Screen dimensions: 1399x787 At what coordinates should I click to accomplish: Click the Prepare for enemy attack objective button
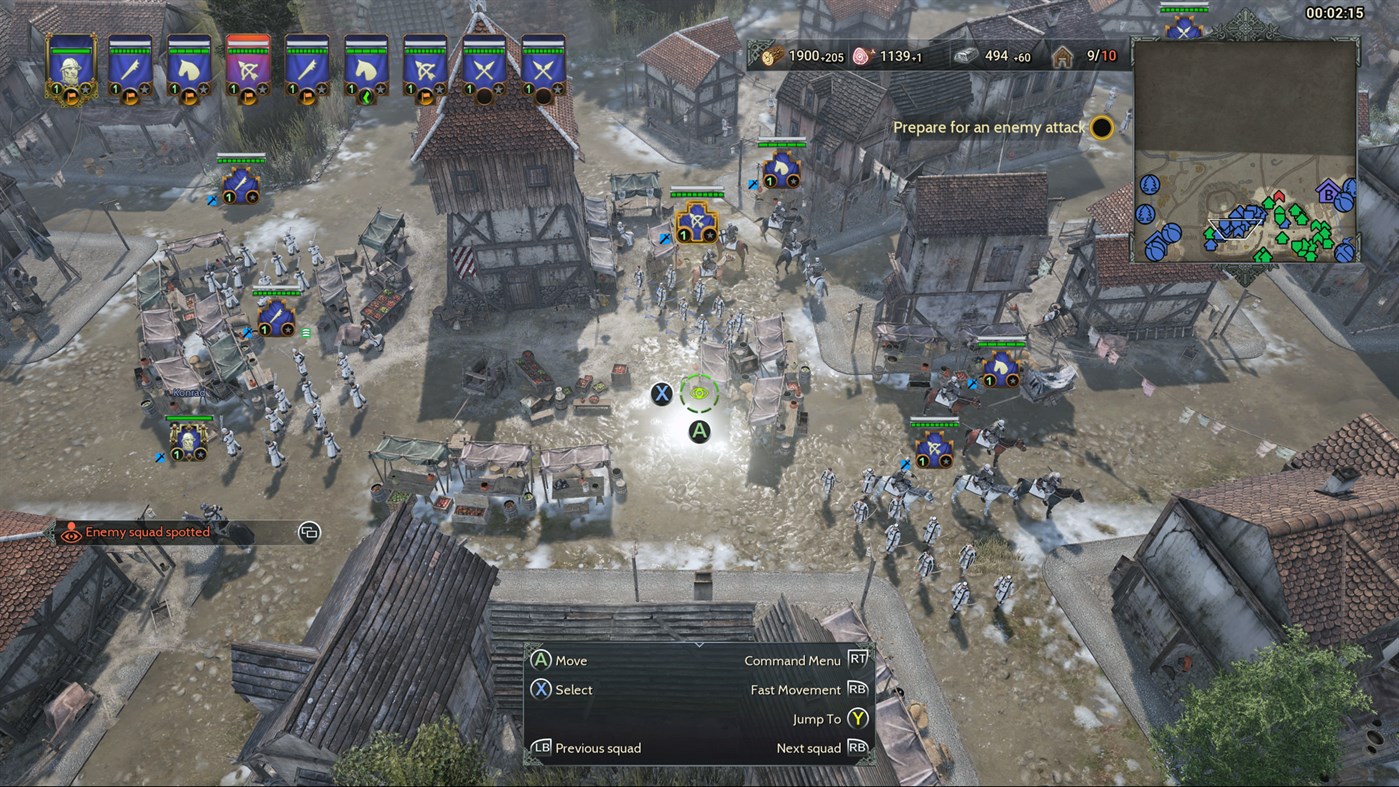click(x=1100, y=128)
